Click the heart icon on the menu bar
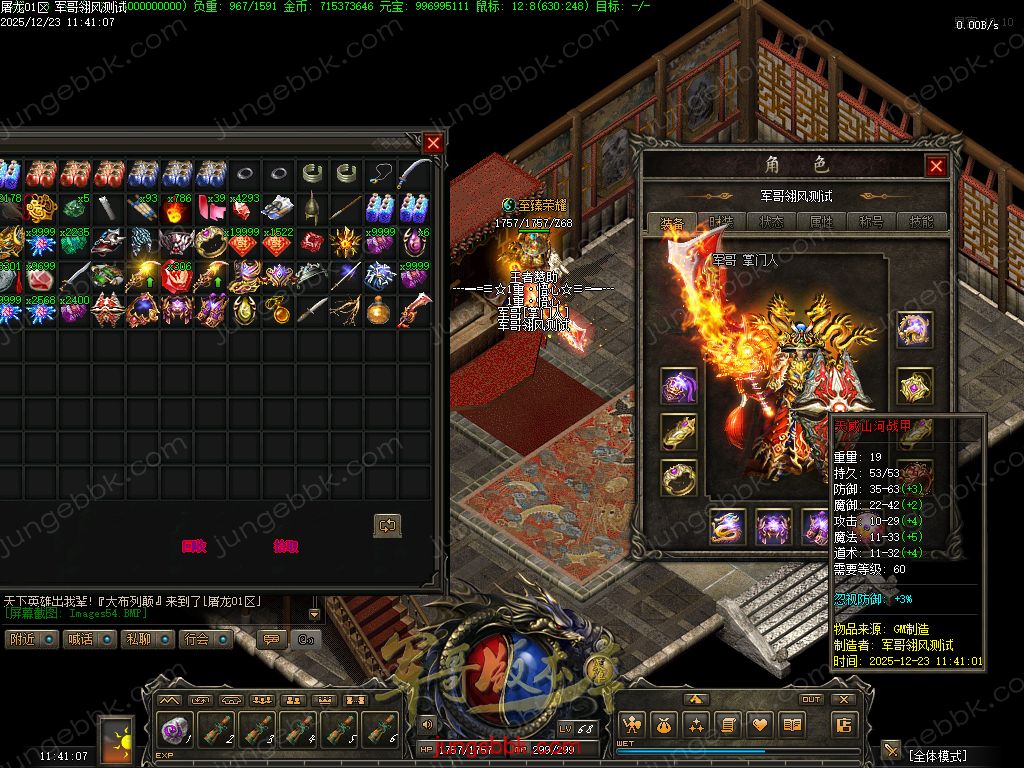This screenshot has width=1024, height=768. (760, 725)
